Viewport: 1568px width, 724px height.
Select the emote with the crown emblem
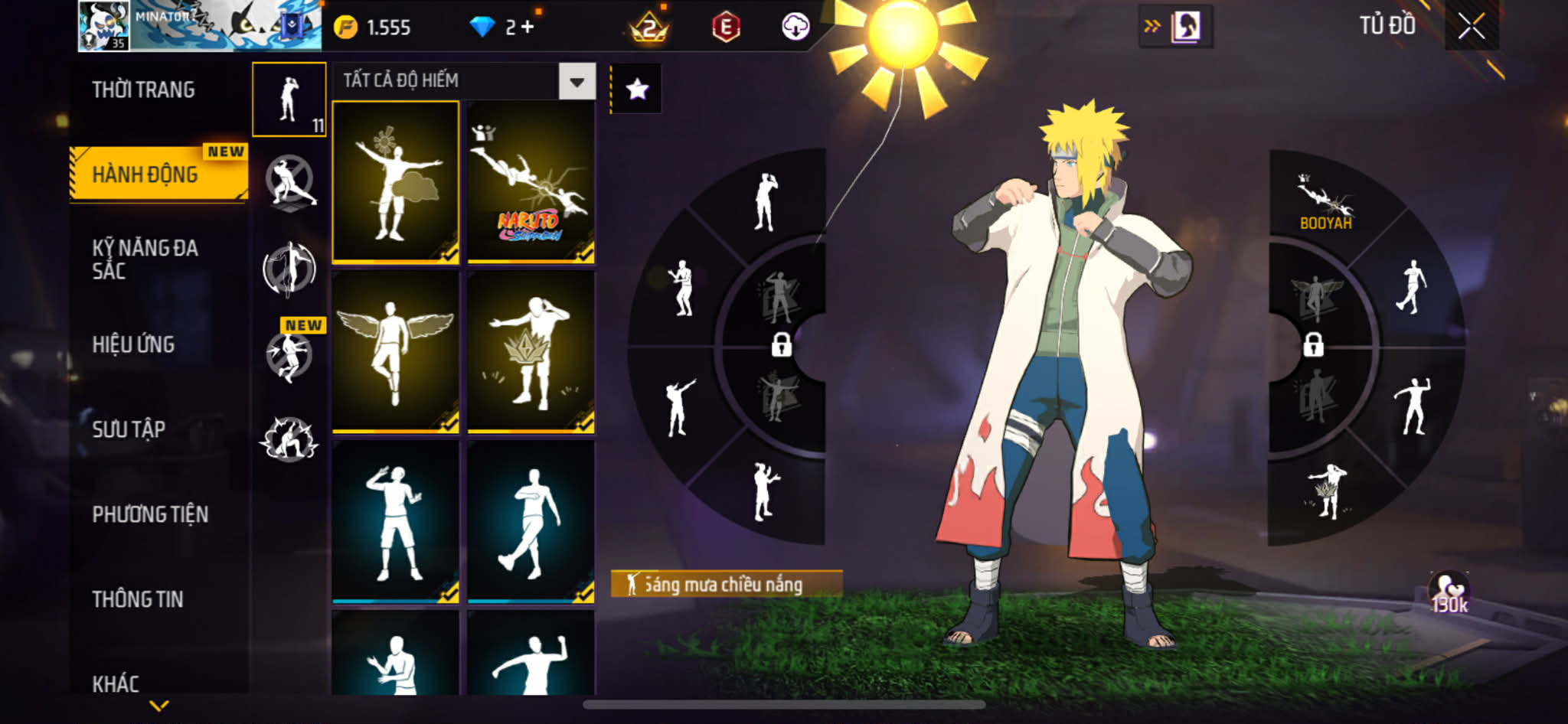point(531,351)
